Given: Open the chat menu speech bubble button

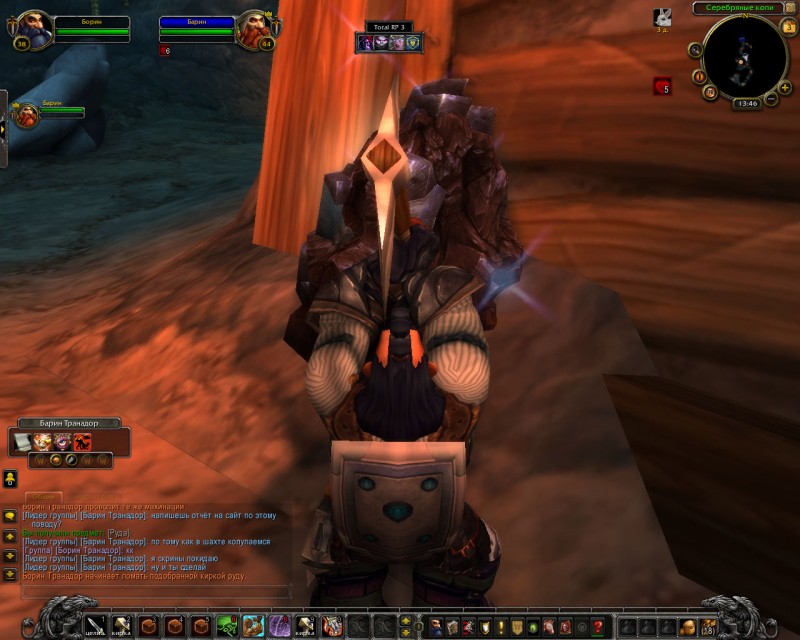Looking at the screenshot, I should click(9, 516).
